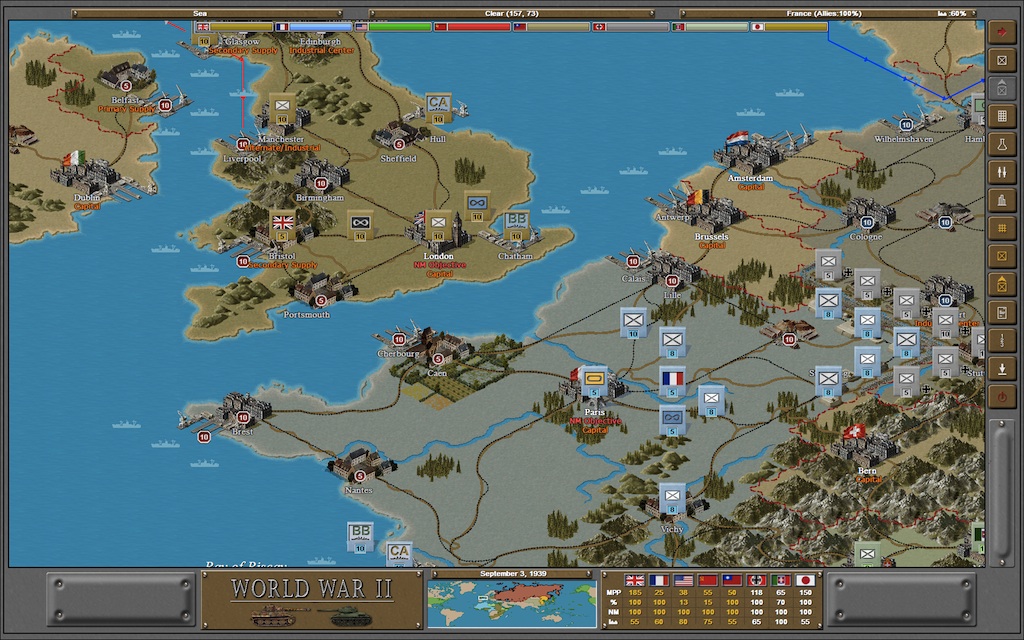Click the thermometer icon in the sidebar
This screenshot has height=640, width=1024.
pos(1001,341)
